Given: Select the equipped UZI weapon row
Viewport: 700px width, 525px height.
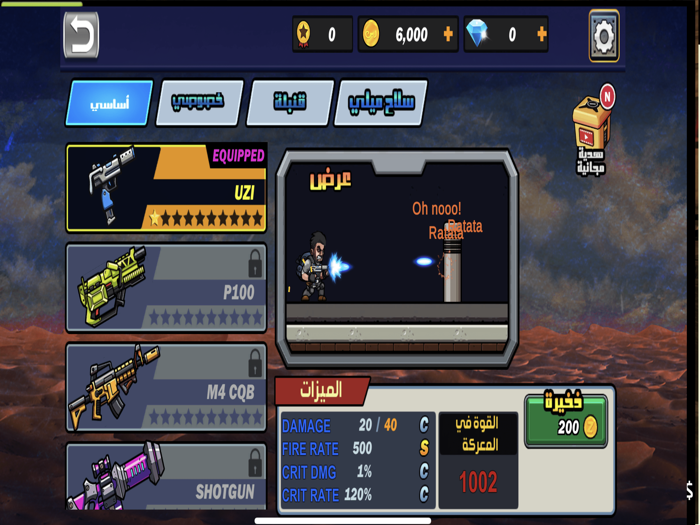Looking at the screenshot, I should point(166,188).
